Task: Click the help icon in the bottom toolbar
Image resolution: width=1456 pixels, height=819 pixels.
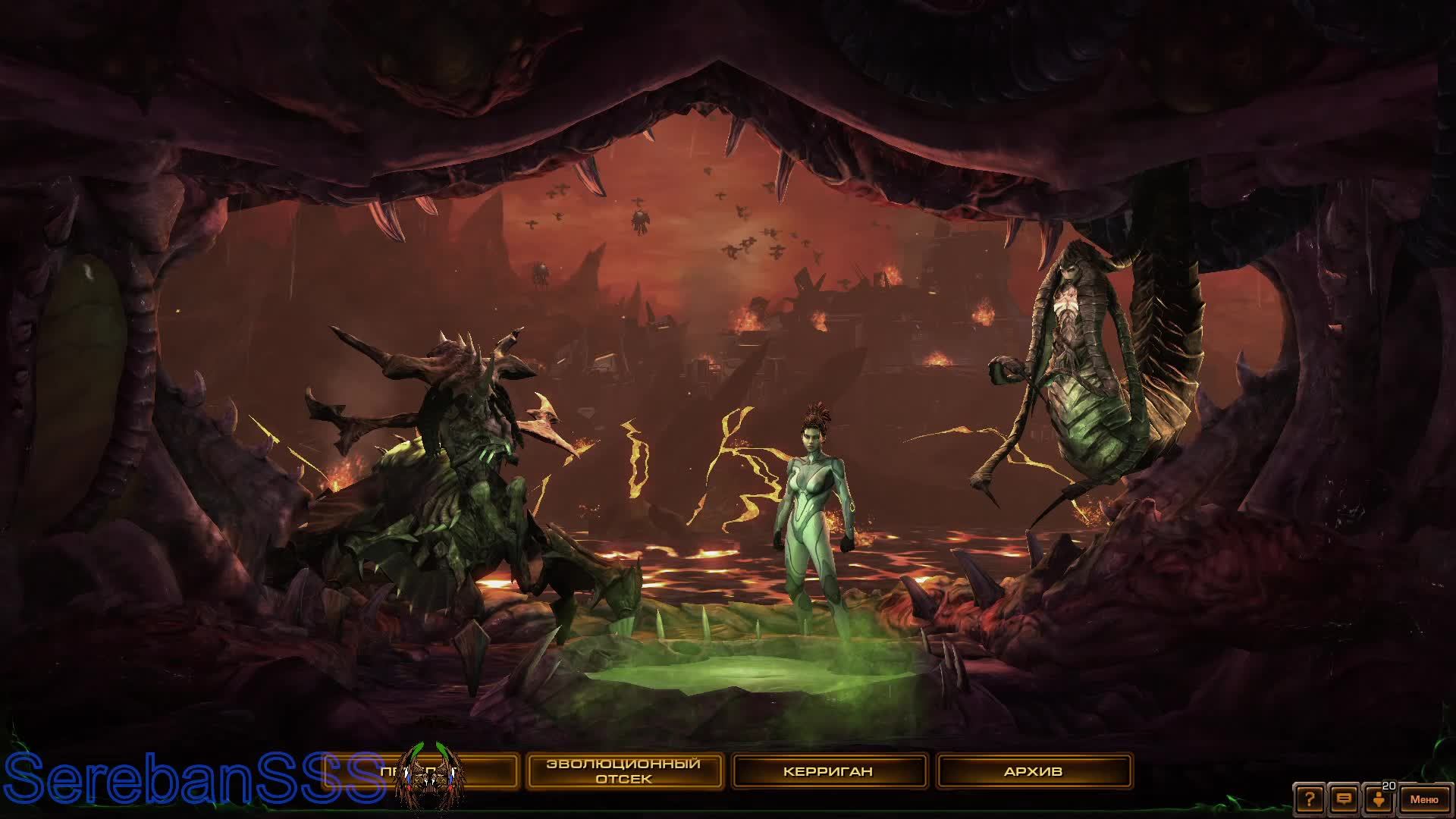Action: 1310,798
